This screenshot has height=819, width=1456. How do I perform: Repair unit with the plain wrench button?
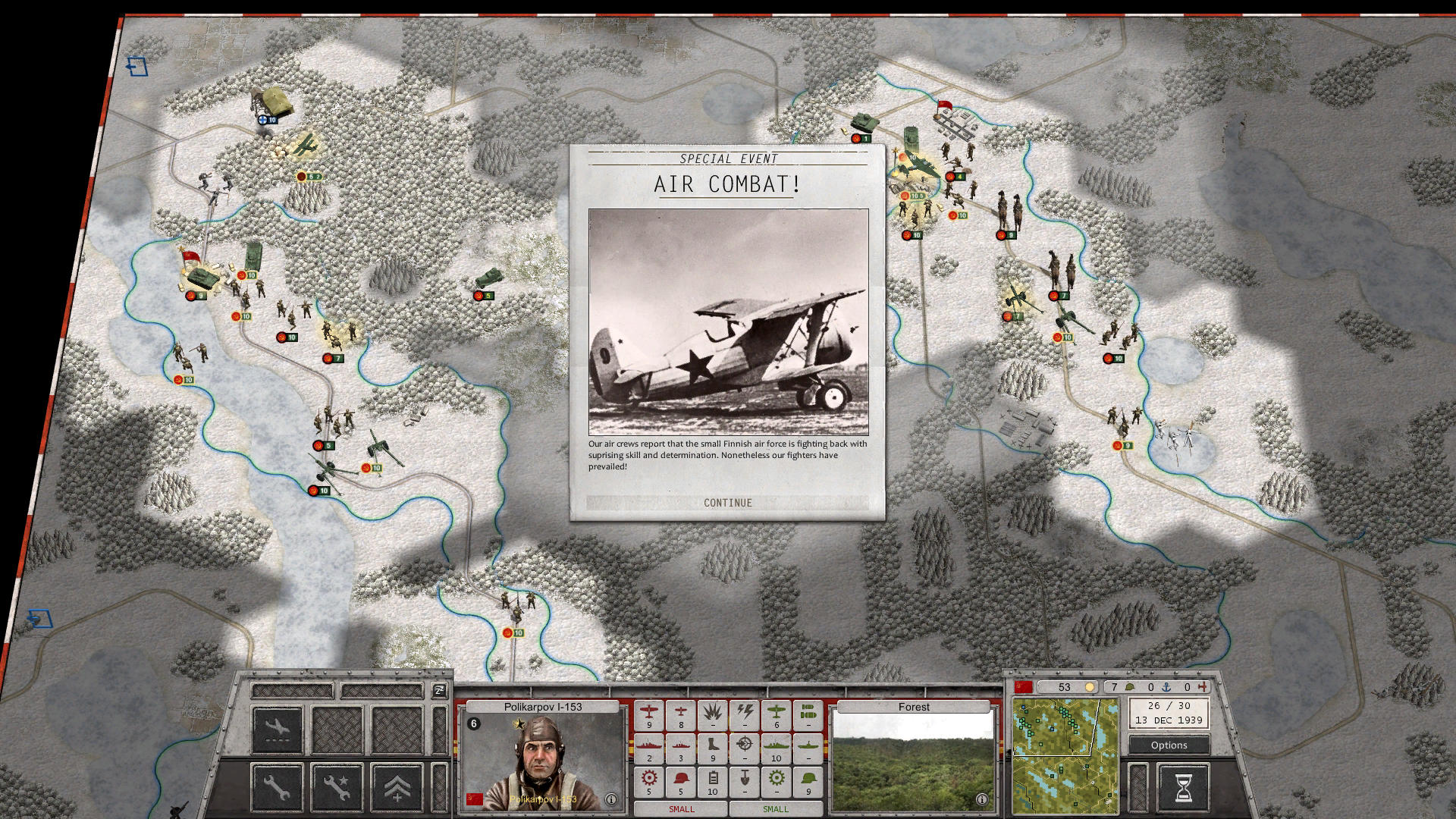(x=277, y=788)
